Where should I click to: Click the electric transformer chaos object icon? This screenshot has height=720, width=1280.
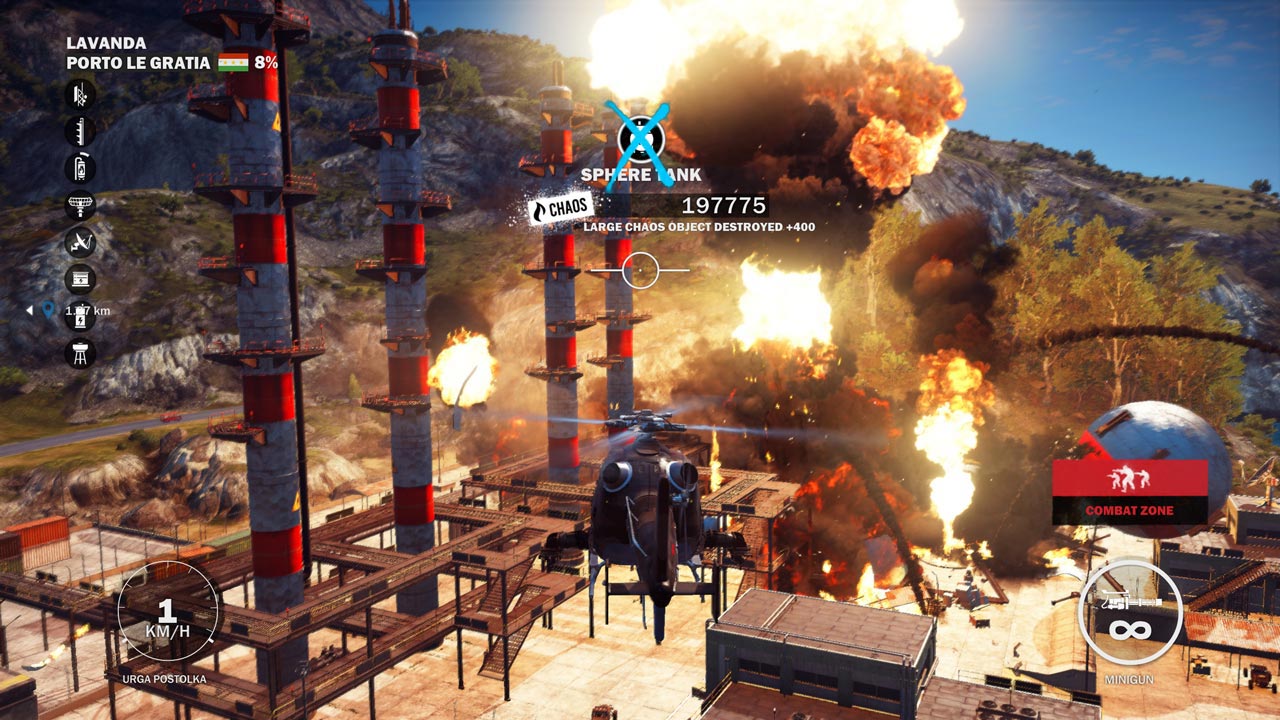[x=80, y=316]
